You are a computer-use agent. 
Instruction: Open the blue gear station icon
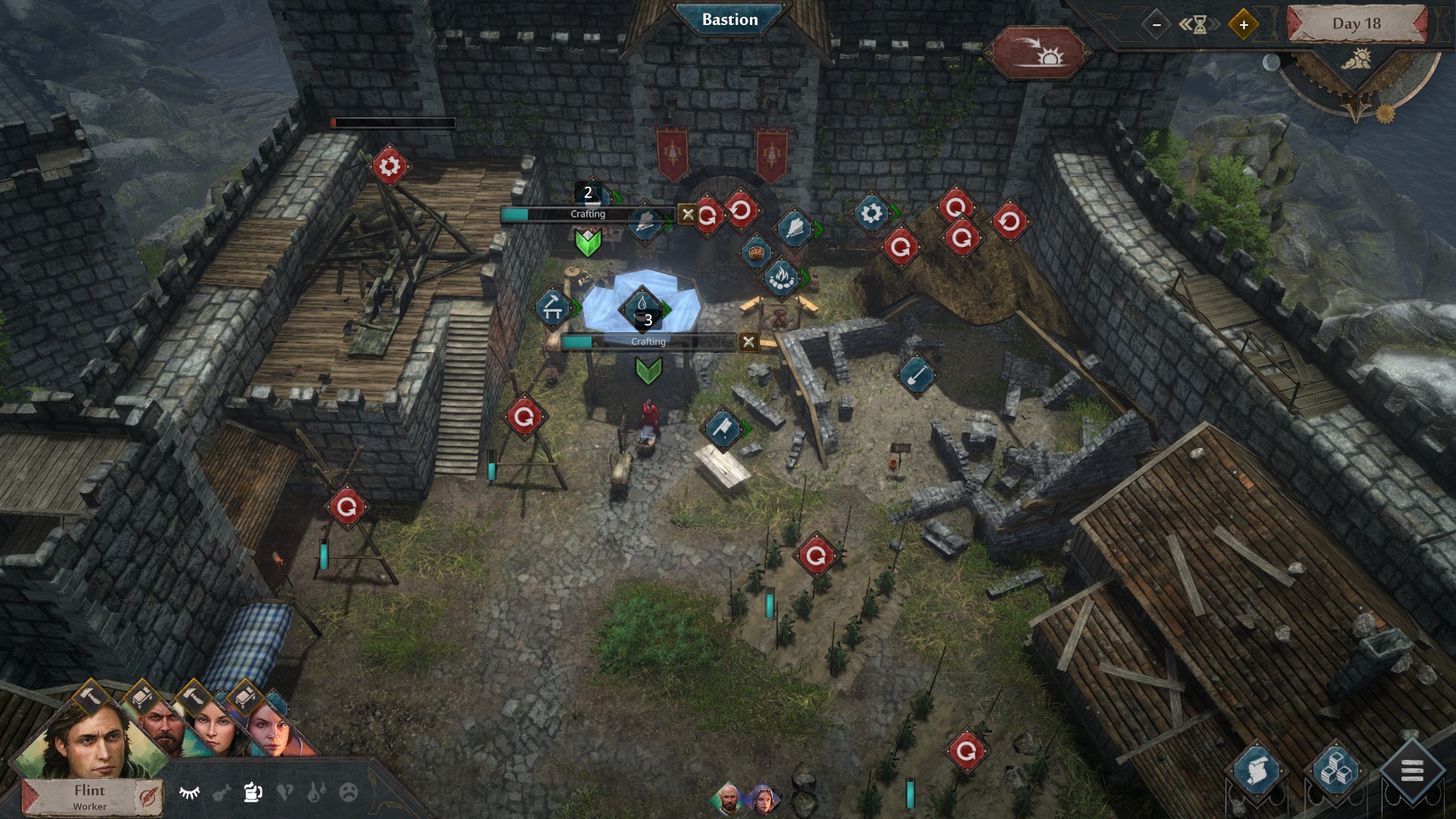[871, 213]
